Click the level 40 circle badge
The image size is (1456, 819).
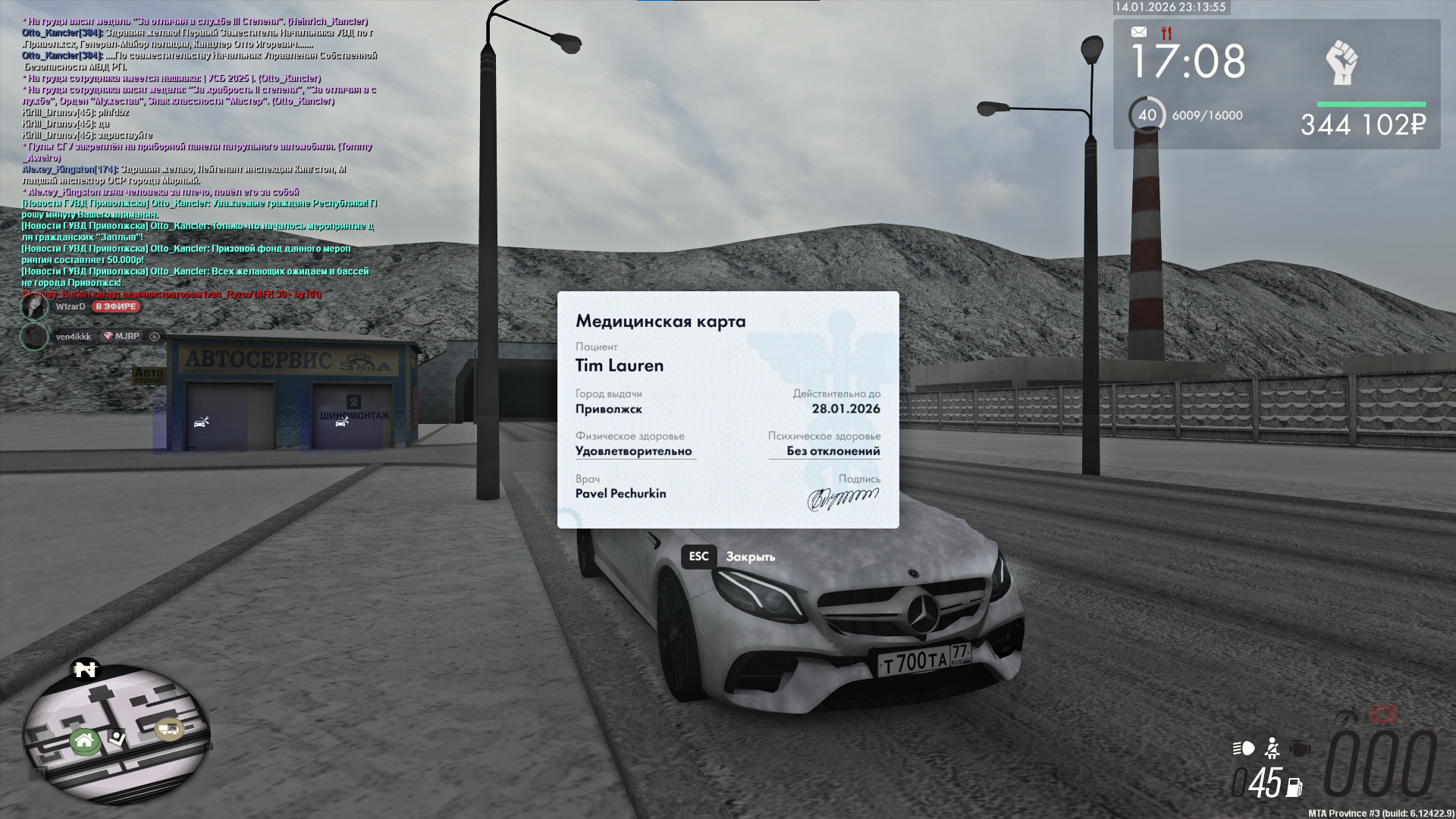[x=1147, y=115]
